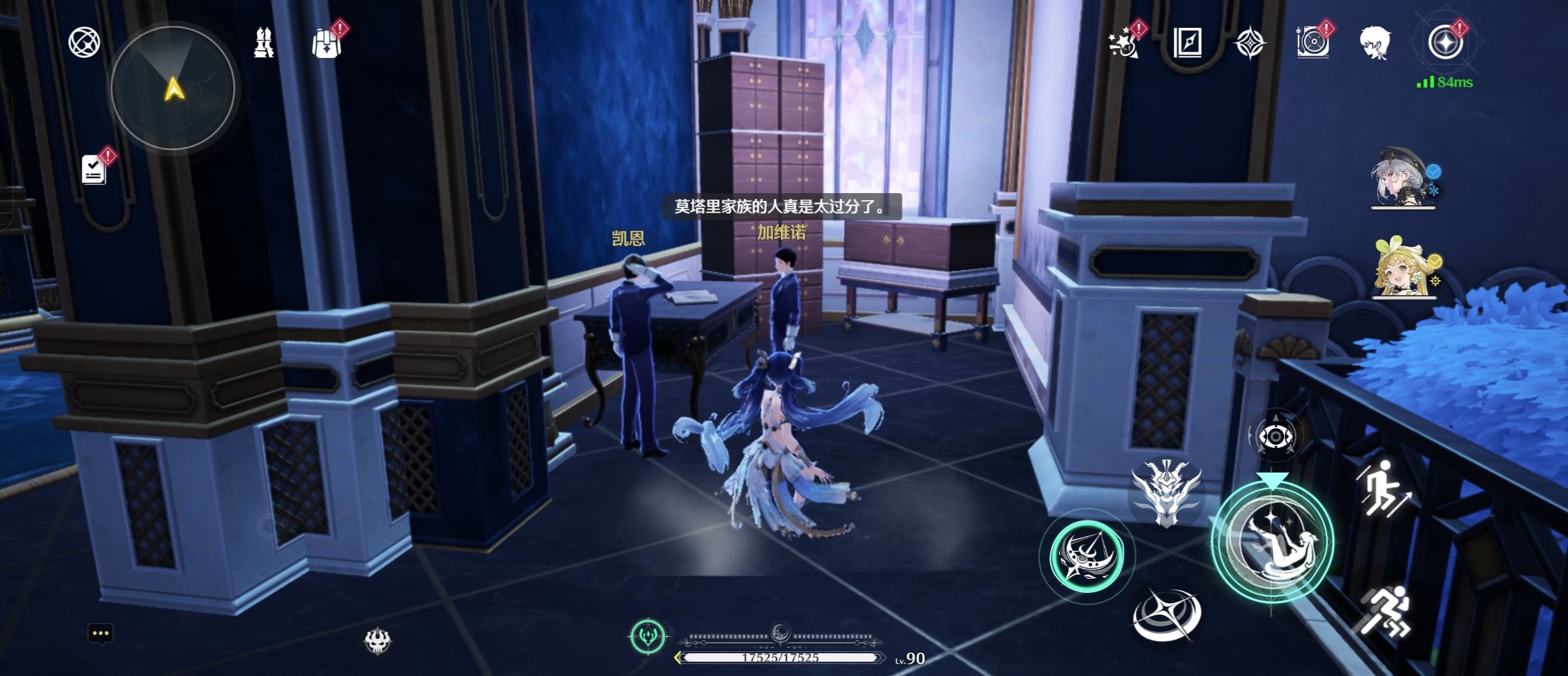Open the circular star menu above ping
1568x676 pixels.
pyautogui.click(x=1445, y=43)
